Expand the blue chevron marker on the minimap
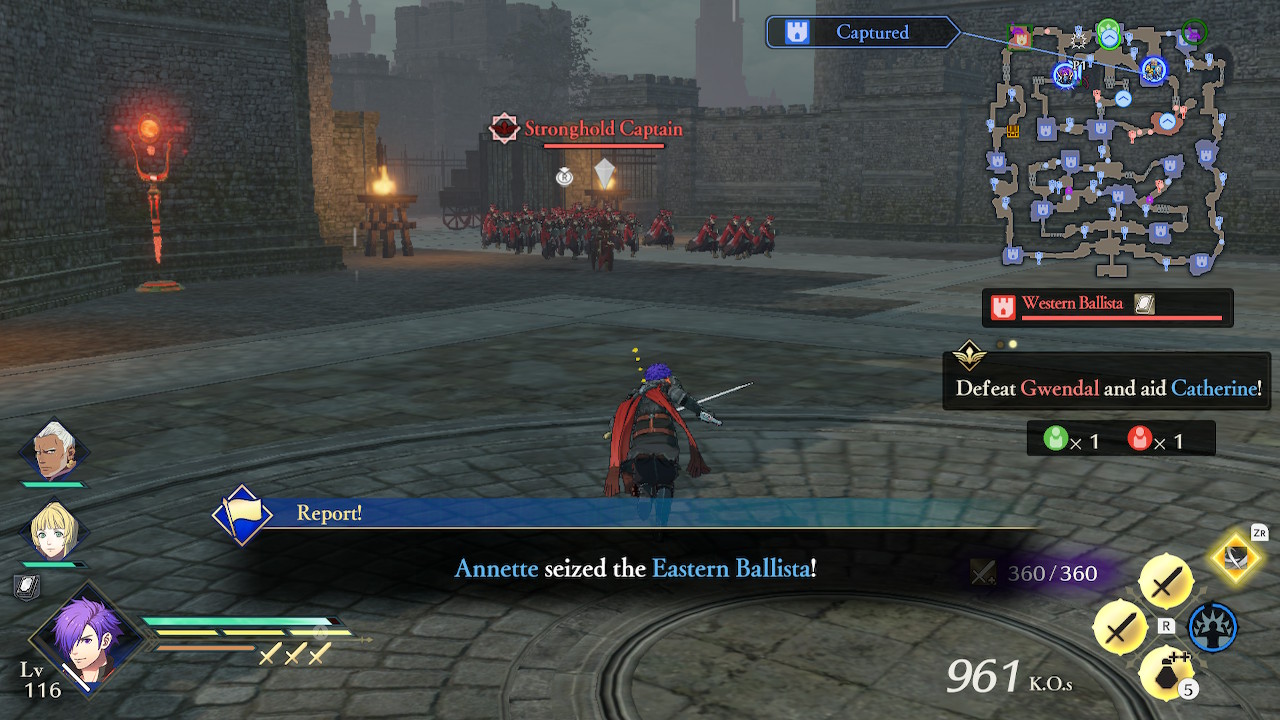 (x=1123, y=98)
